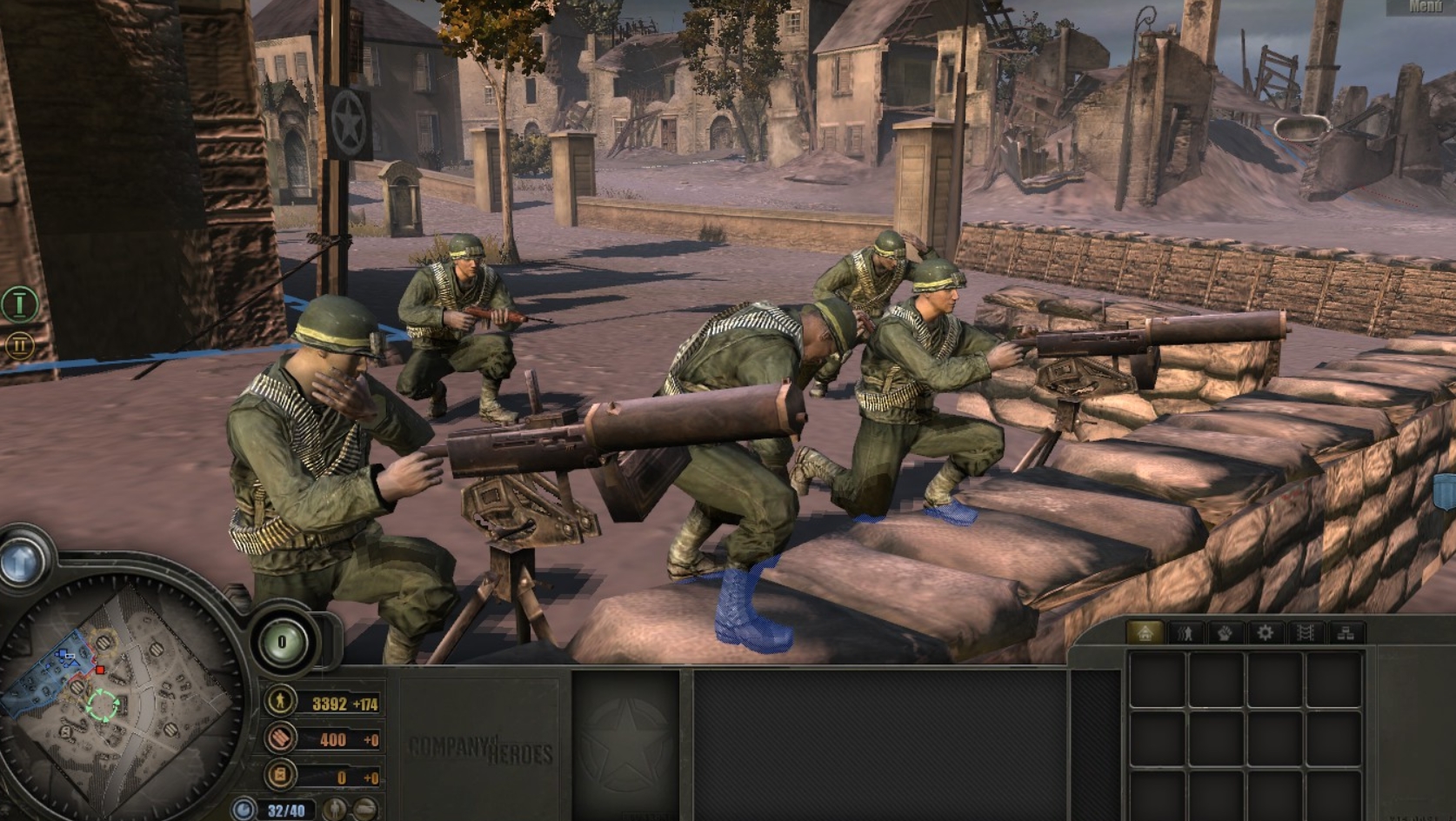Click the green command points orb showing 0

coord(280,640)
